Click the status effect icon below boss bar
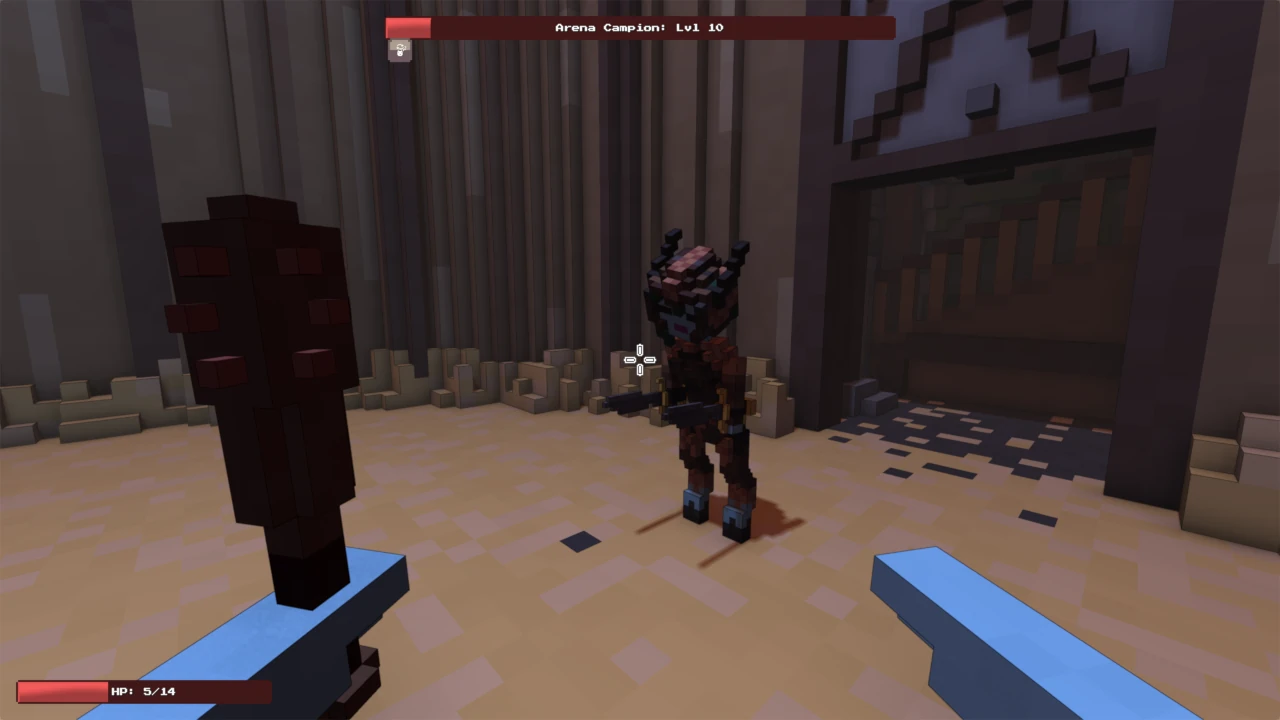The width and height of the screenshot is (1280, 720). pos(400,50)
